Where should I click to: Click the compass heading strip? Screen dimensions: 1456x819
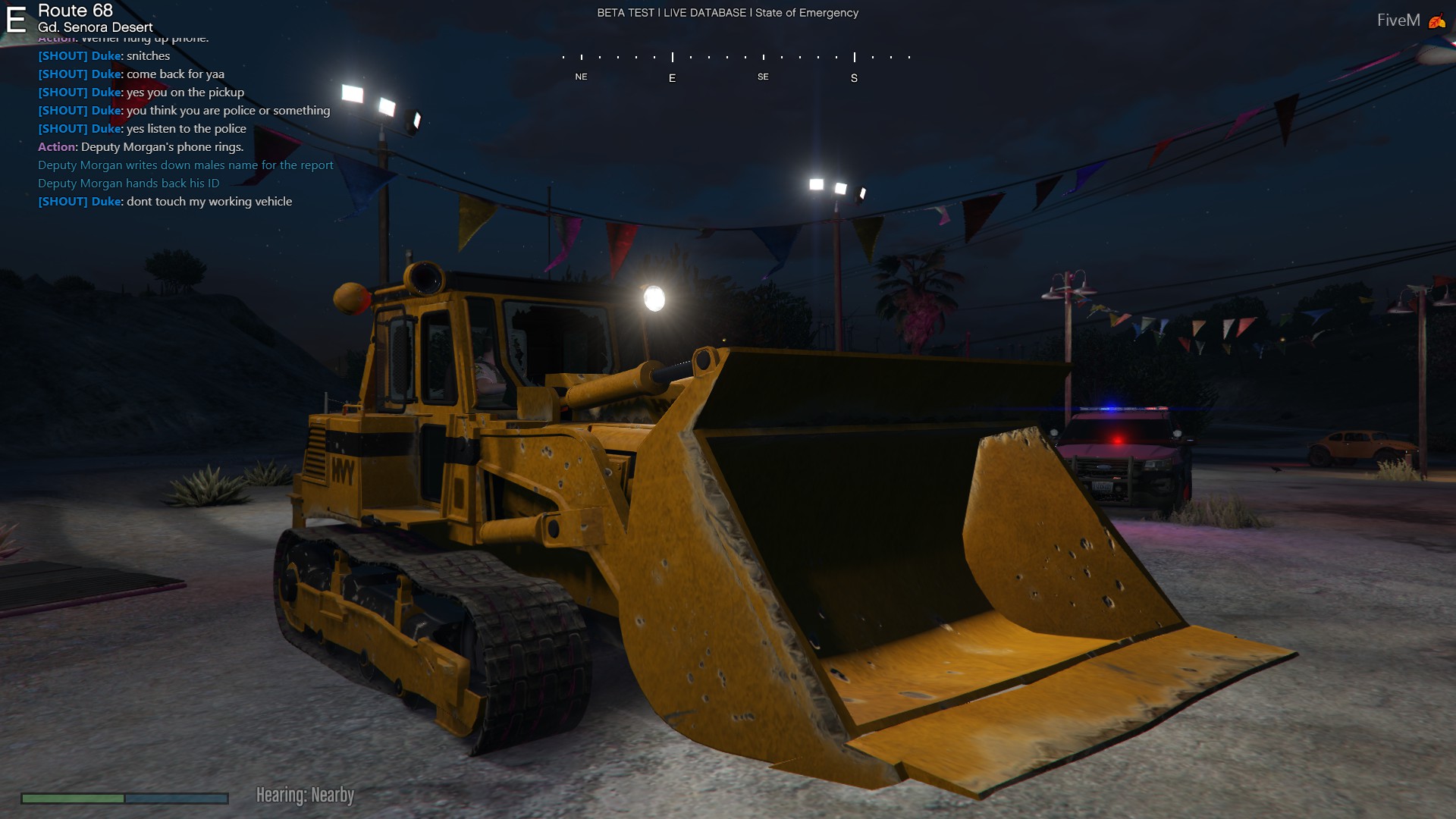pos(736,66)
